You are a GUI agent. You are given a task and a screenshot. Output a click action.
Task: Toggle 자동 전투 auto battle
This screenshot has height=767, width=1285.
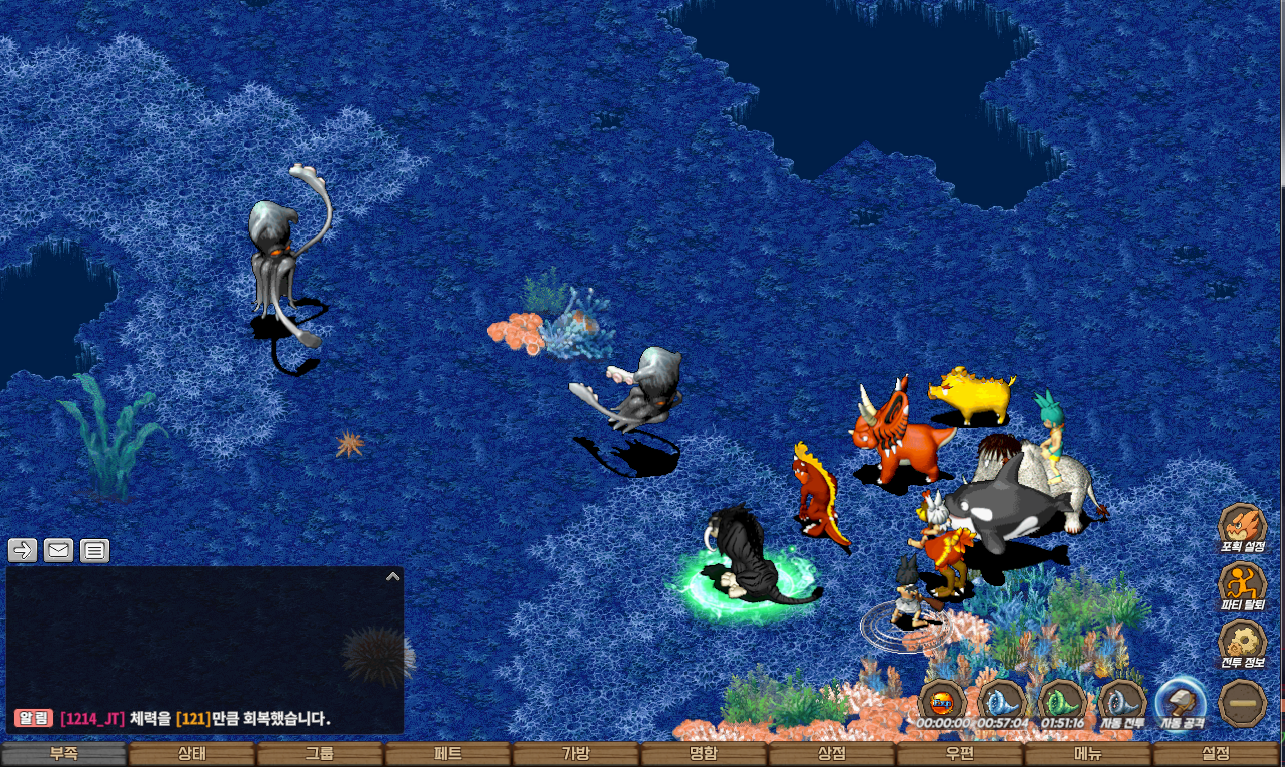point(1122,703)
